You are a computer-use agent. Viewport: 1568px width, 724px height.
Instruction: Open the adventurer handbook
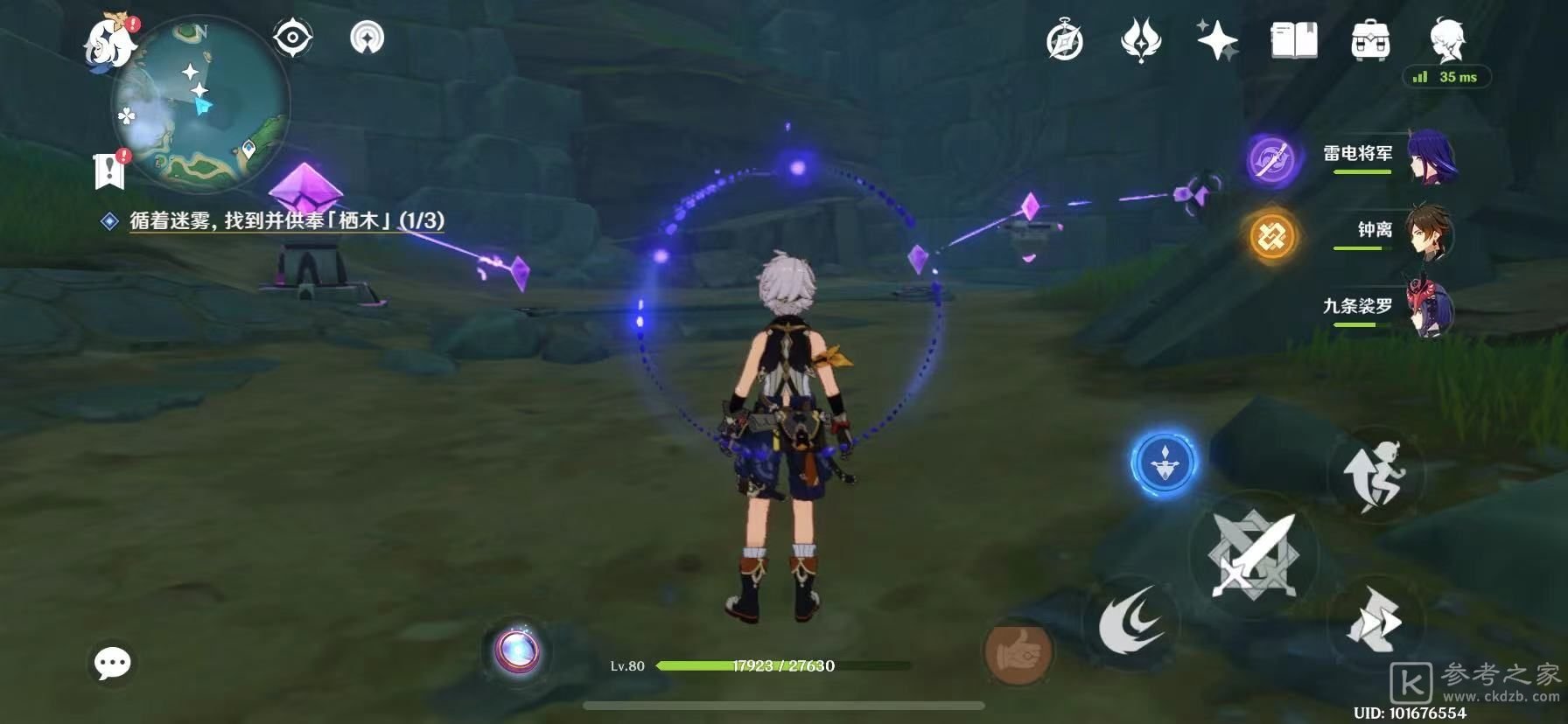click(x=1293, y=41)
